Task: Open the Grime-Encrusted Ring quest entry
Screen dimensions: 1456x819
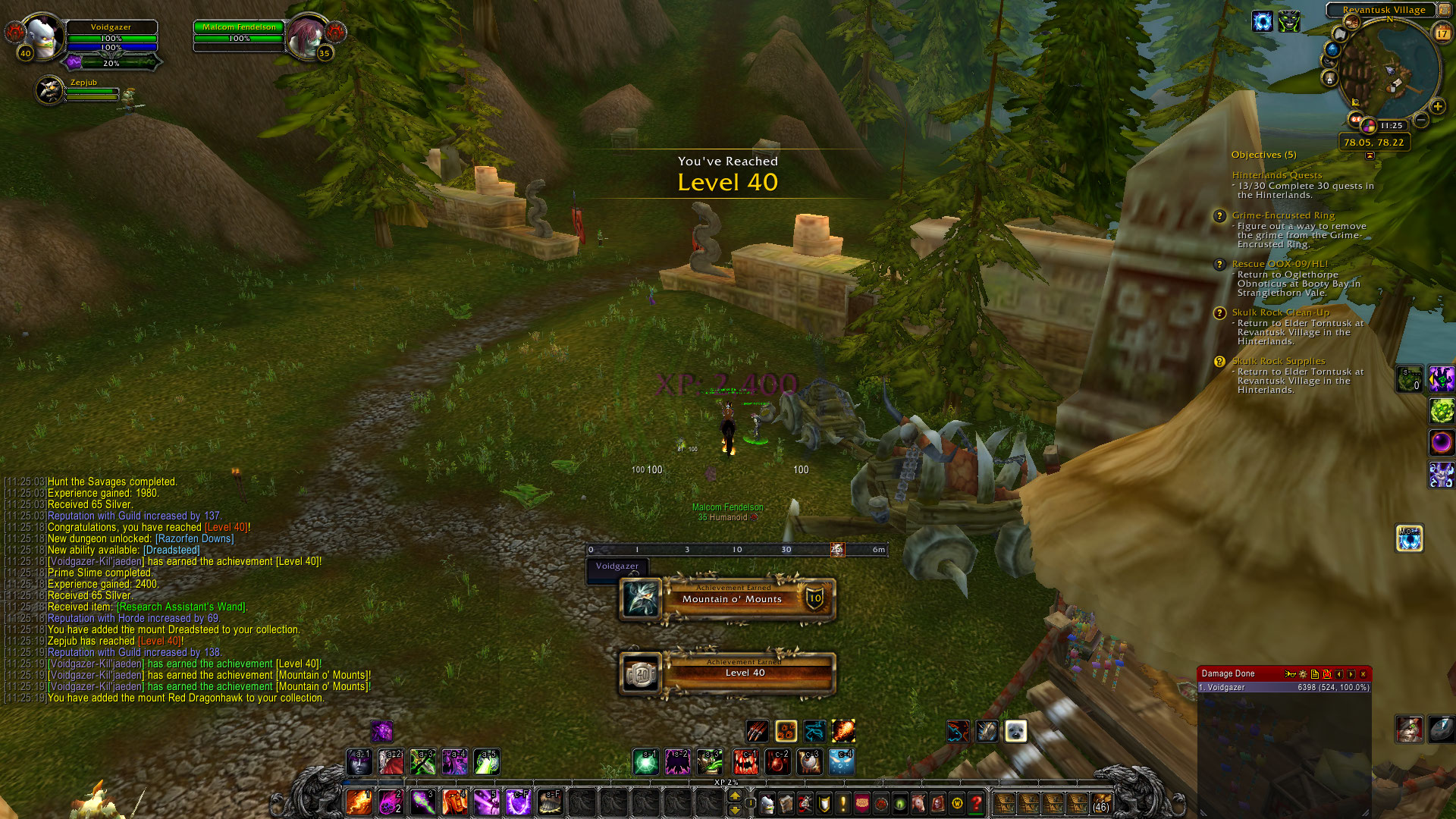Action: [x=1283, y=215]
